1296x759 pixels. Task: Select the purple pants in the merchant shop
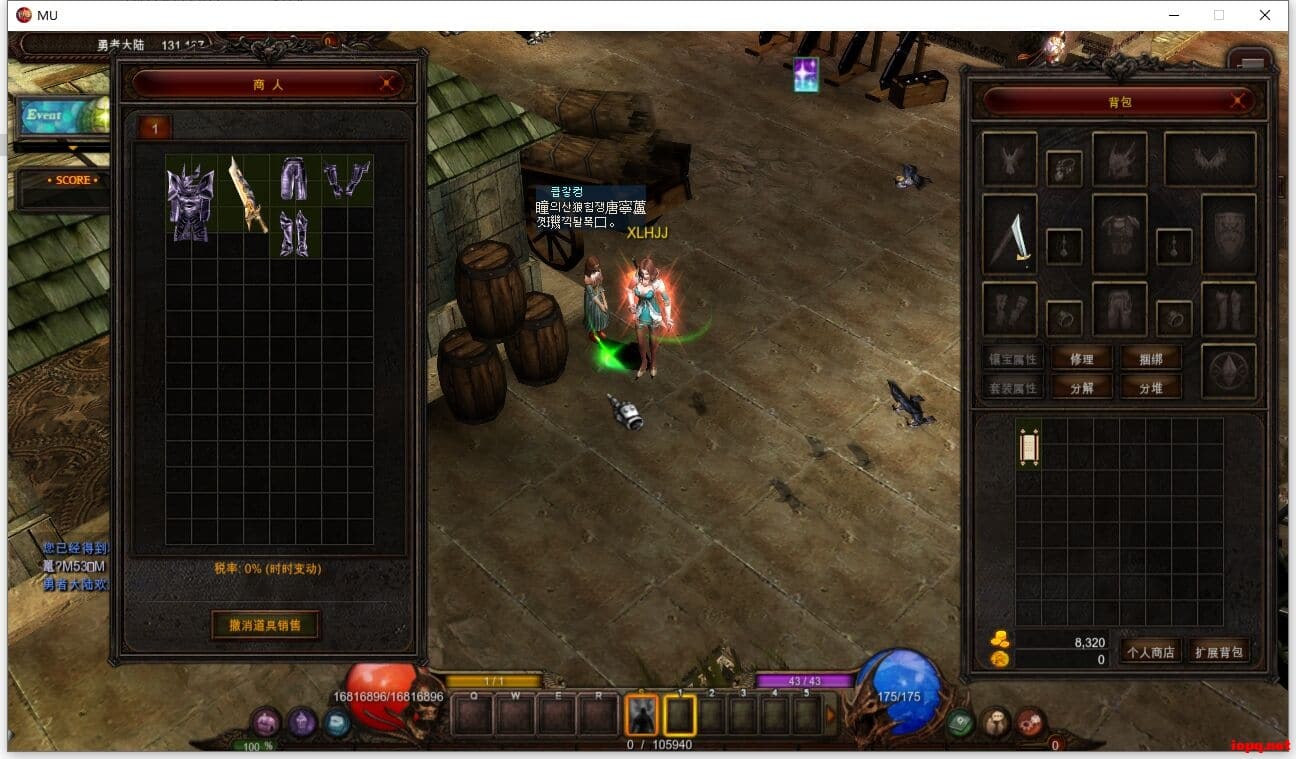click(x=294, y=179)
